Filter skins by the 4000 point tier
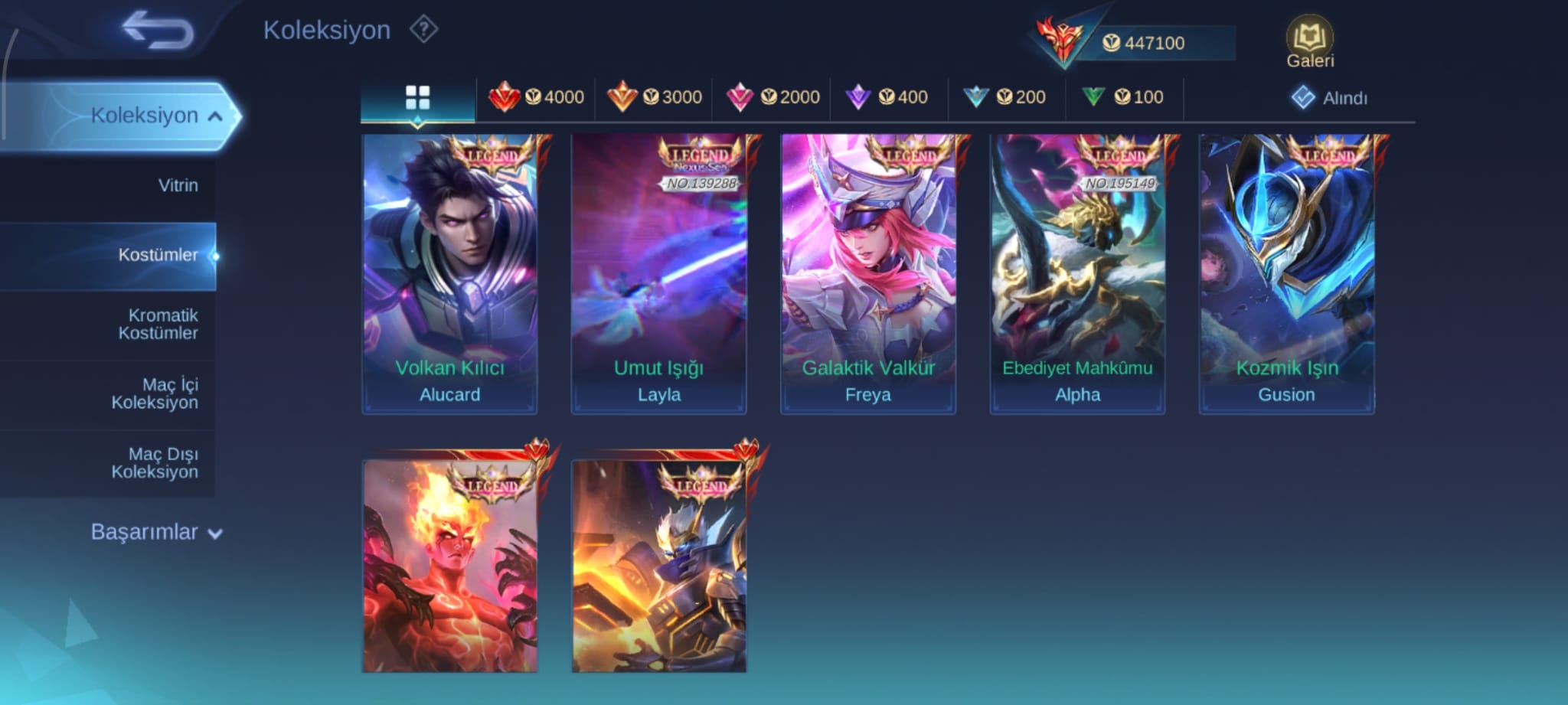This screenshot has height=705, width=1568. pos(536,97)
